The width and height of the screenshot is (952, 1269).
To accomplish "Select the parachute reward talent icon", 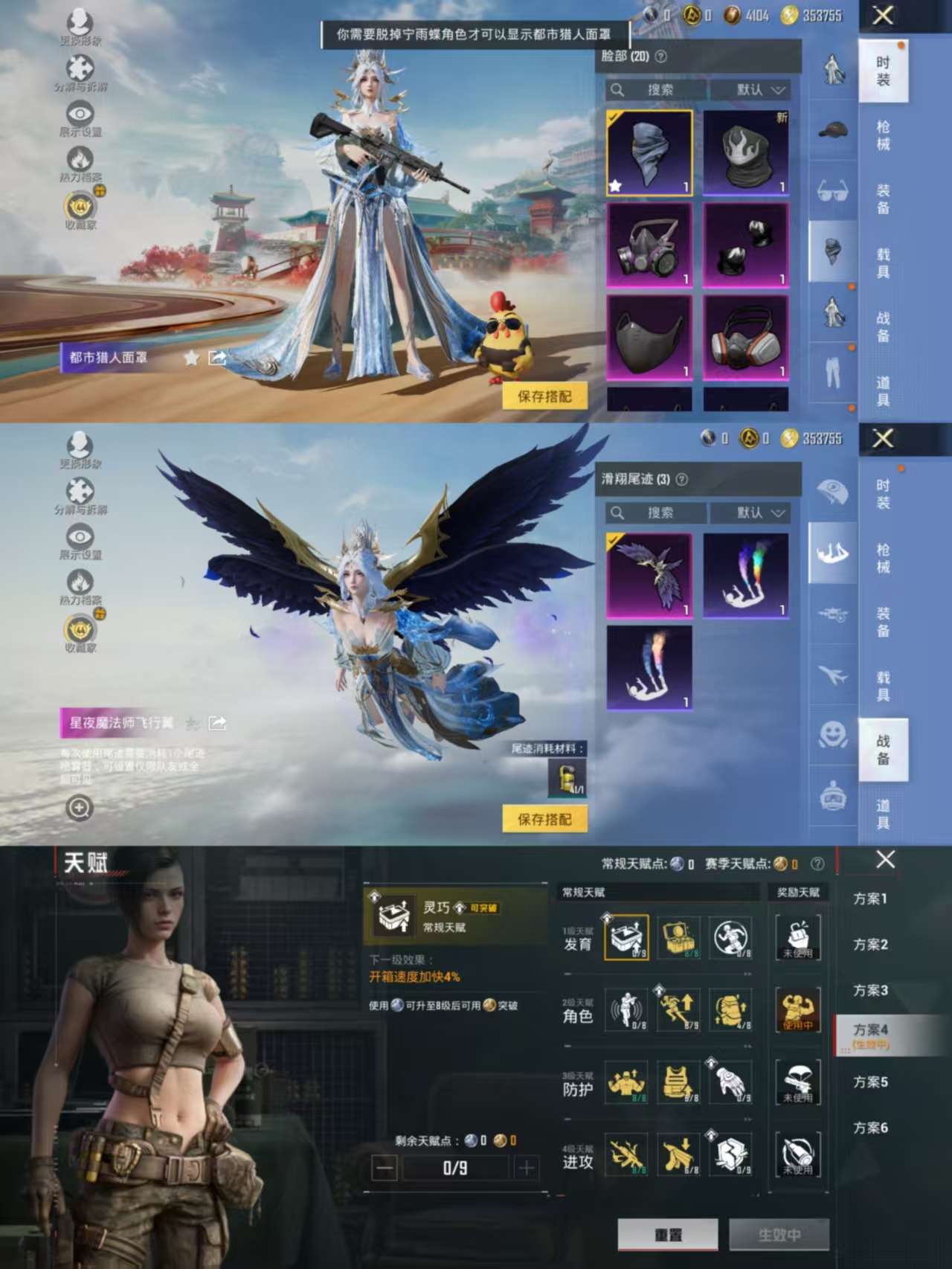I will pyautogui.click(x=797, y=1082).
